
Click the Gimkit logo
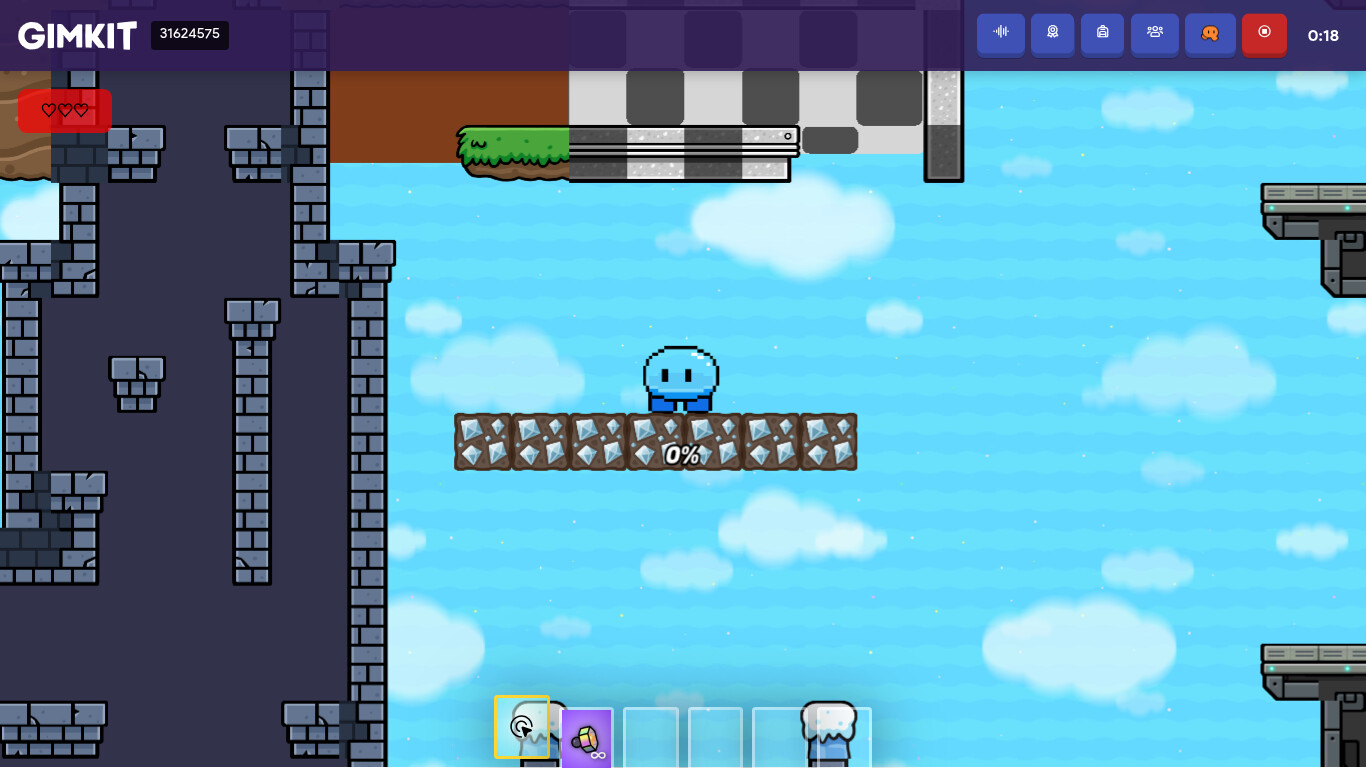coord(77,36)
